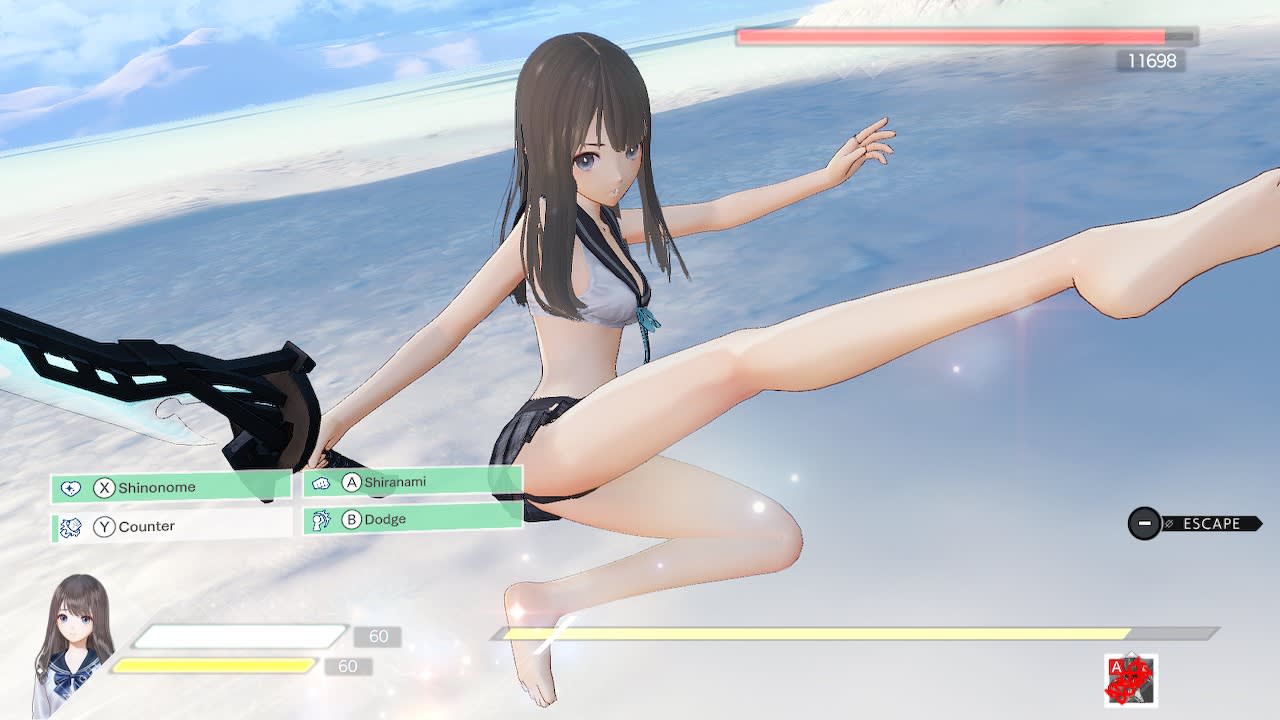Select the Counter command

click(x=160, y=525)
